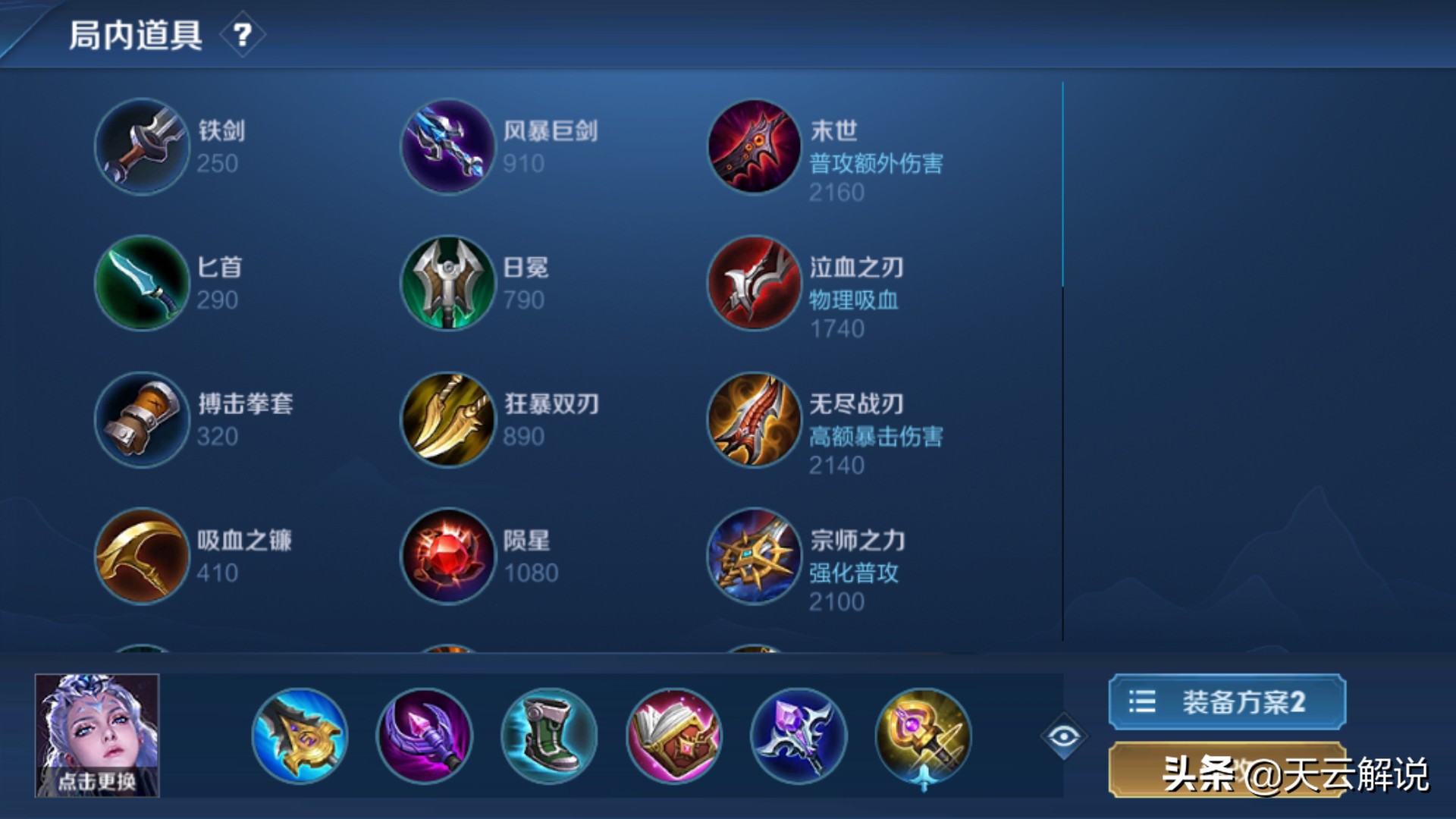1456x819 pixels.
Task: Select the 风暴巨剑 item icon
Action: coord(447,147)
